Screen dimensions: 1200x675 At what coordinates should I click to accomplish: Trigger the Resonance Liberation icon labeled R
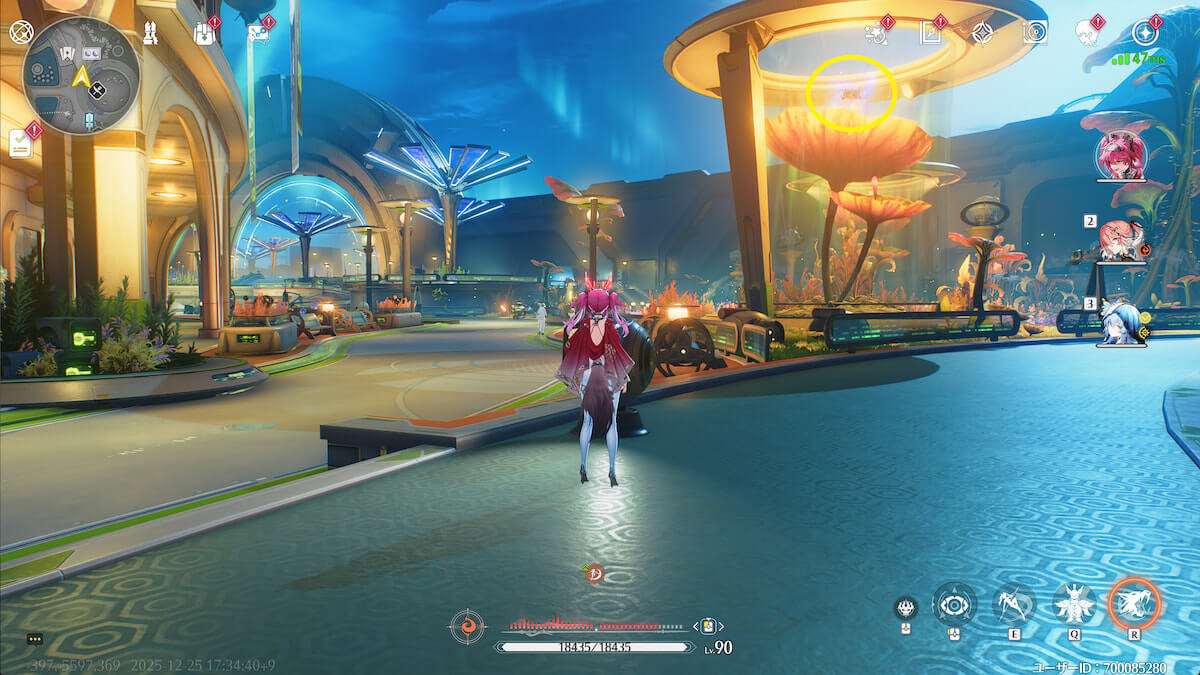1134,603
